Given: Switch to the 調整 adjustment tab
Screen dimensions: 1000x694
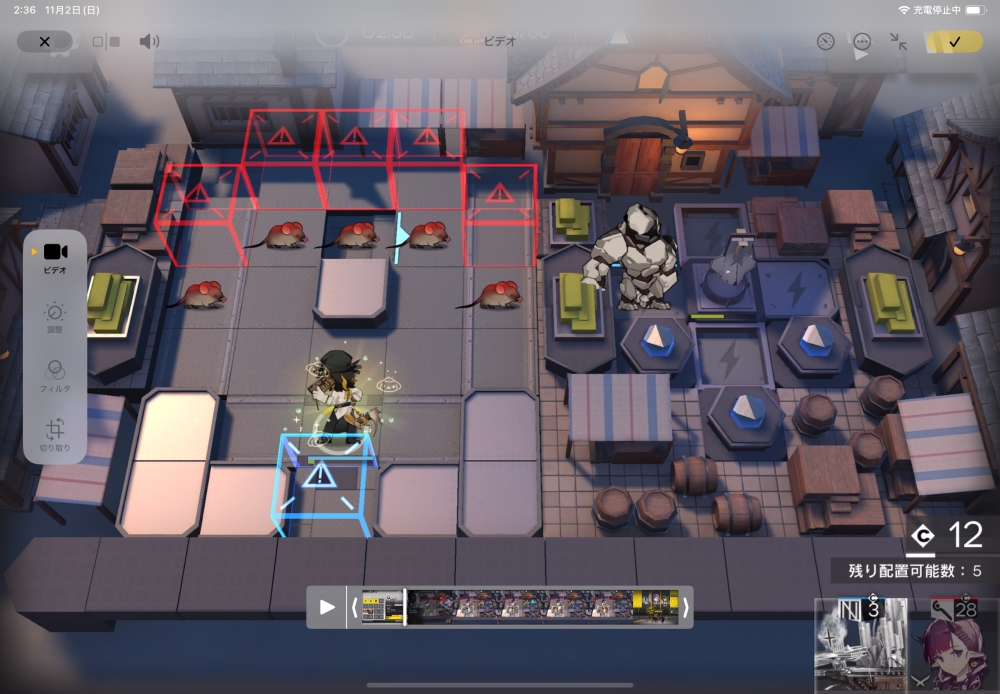Looking at the screenshot, I should click(x=55, y=318).
